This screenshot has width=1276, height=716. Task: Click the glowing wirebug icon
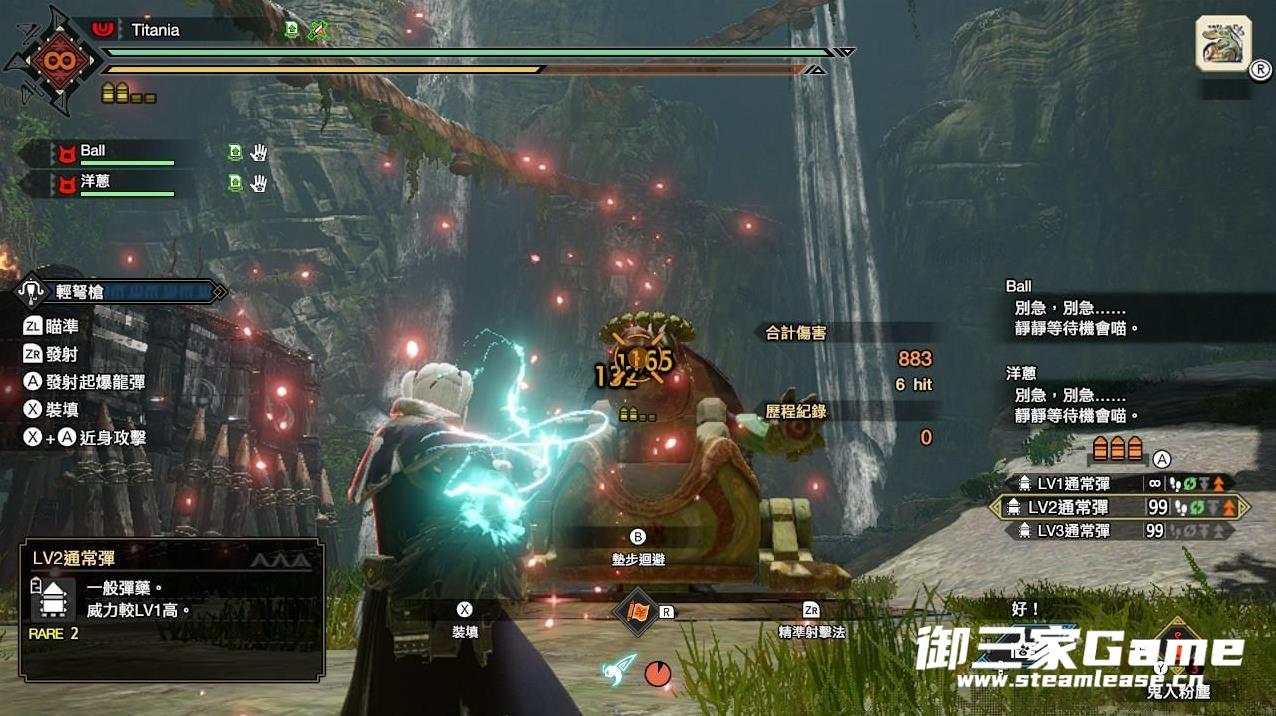[x=620, y=670]
